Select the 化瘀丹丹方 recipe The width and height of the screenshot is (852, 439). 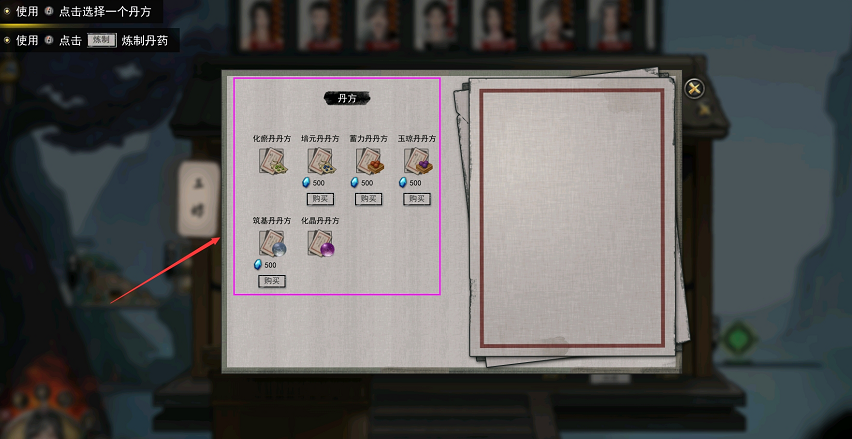pyautogui.click(x=272, y=161)
